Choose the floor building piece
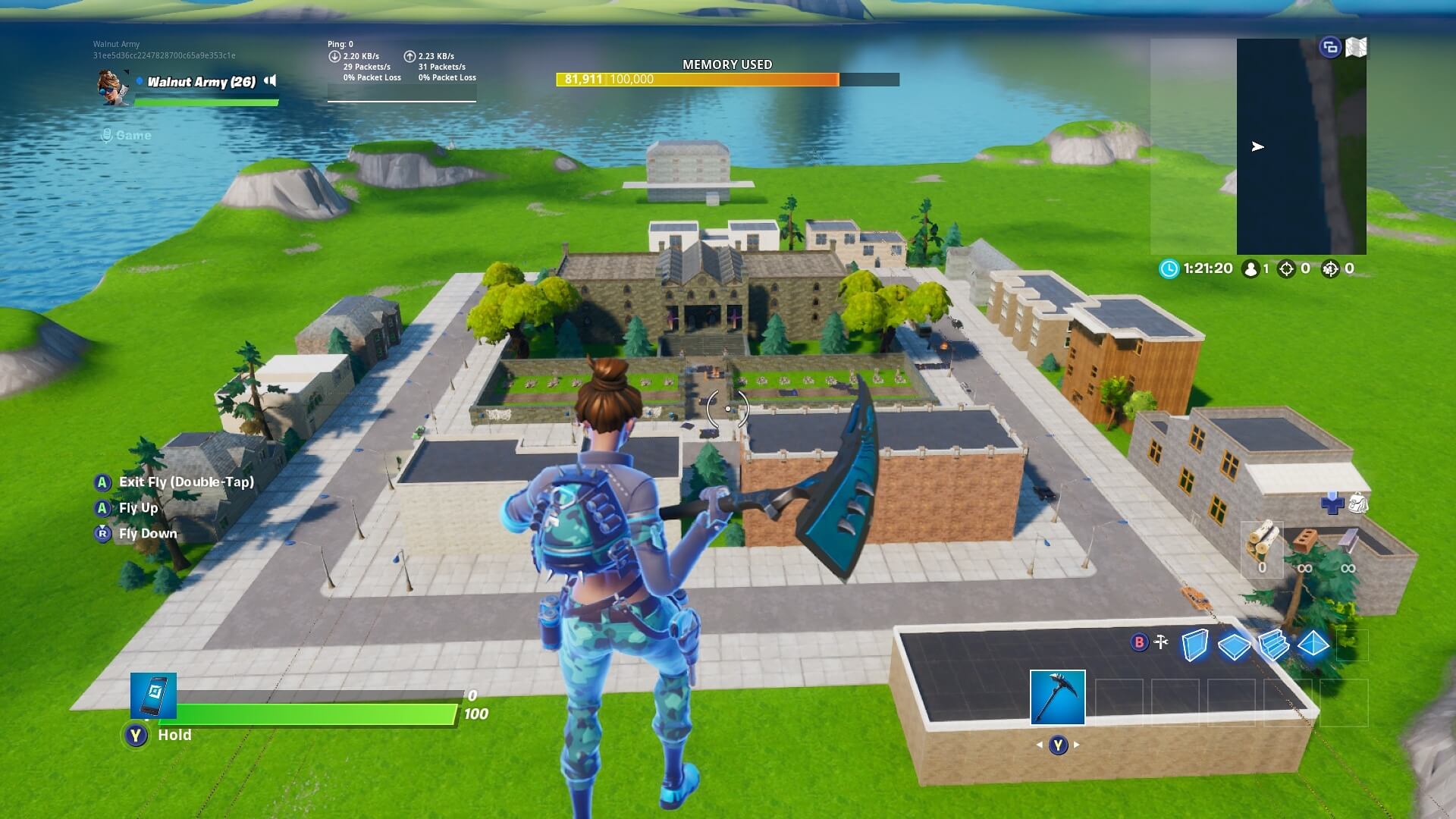 click(x=1234, y=646)
